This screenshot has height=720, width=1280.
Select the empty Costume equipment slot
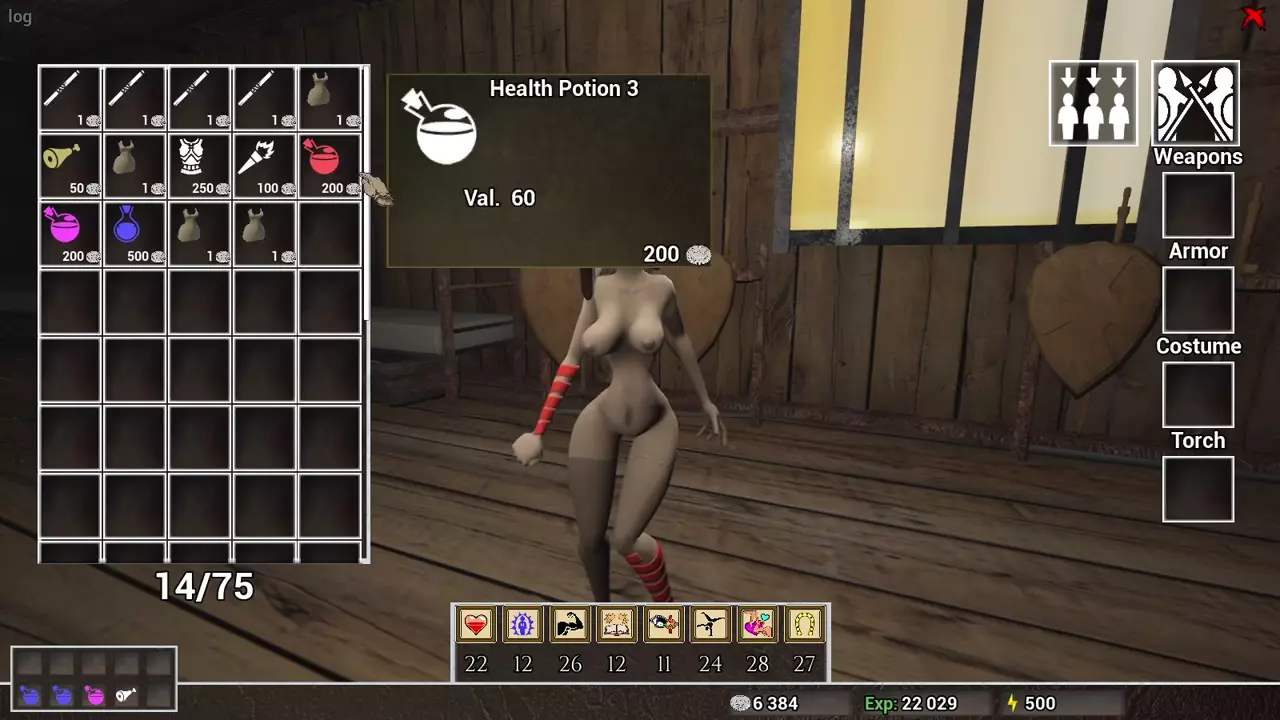[1198, 394]
